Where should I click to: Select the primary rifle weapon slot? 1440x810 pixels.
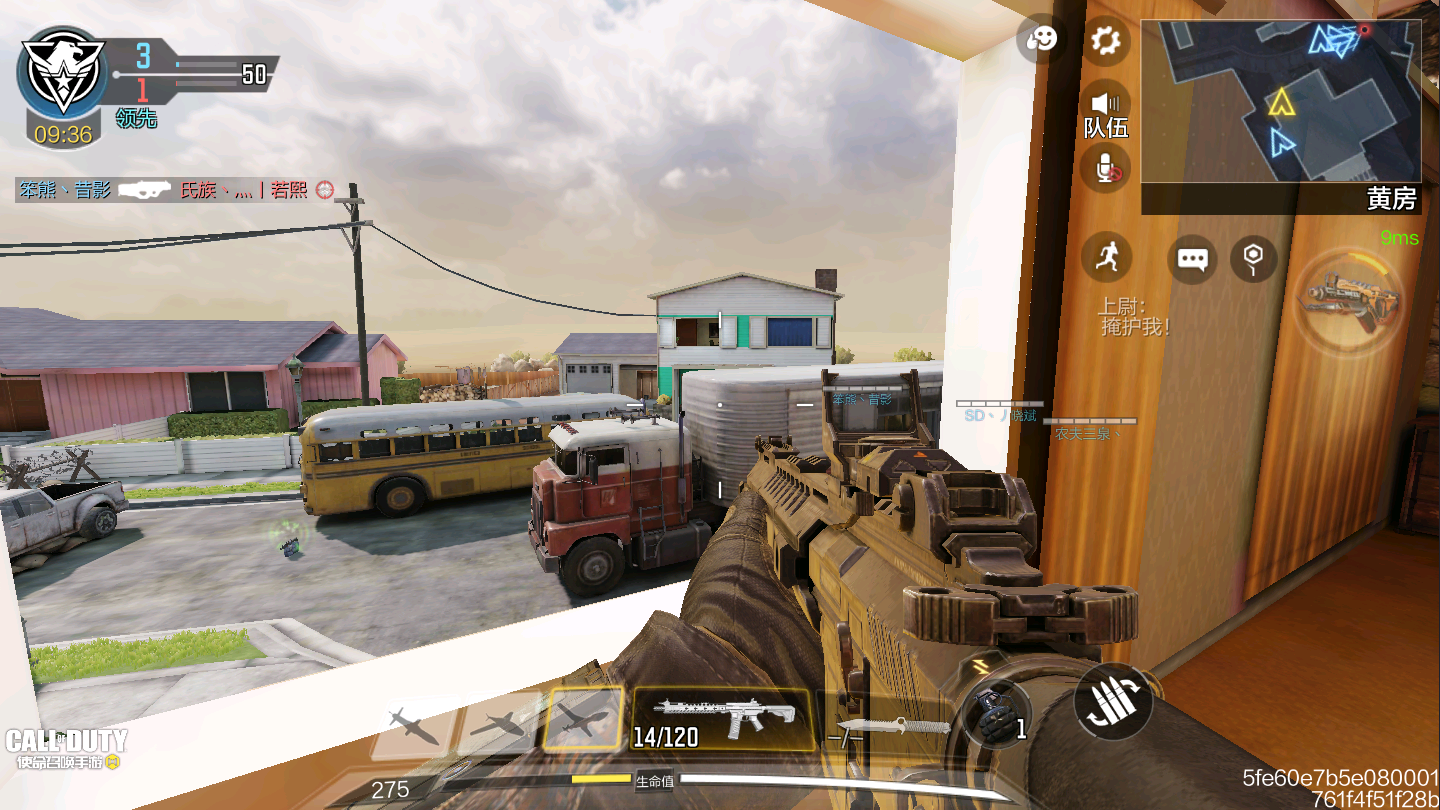[722, 719]
